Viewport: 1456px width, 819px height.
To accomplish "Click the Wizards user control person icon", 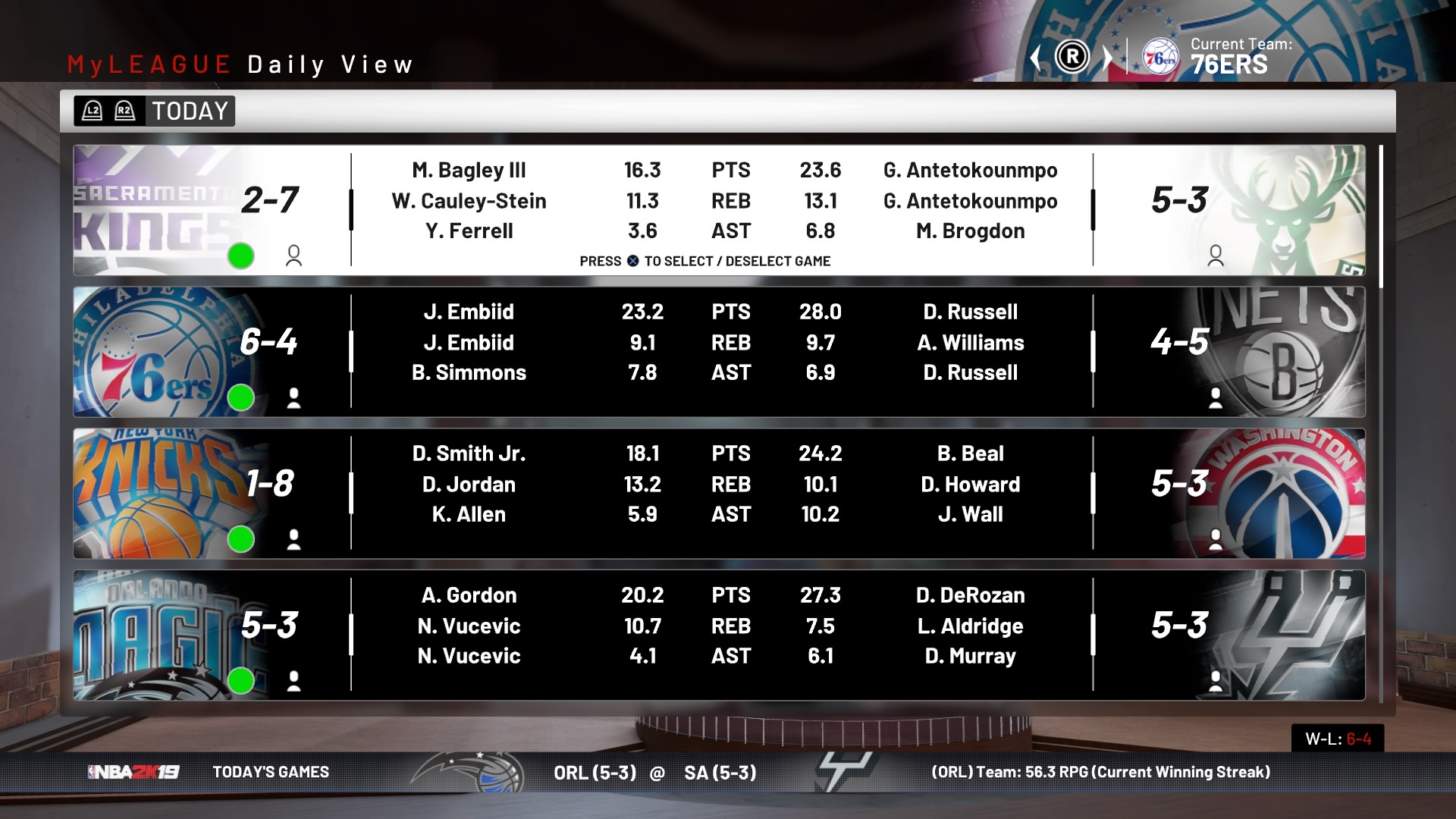I will (1216, 539).
